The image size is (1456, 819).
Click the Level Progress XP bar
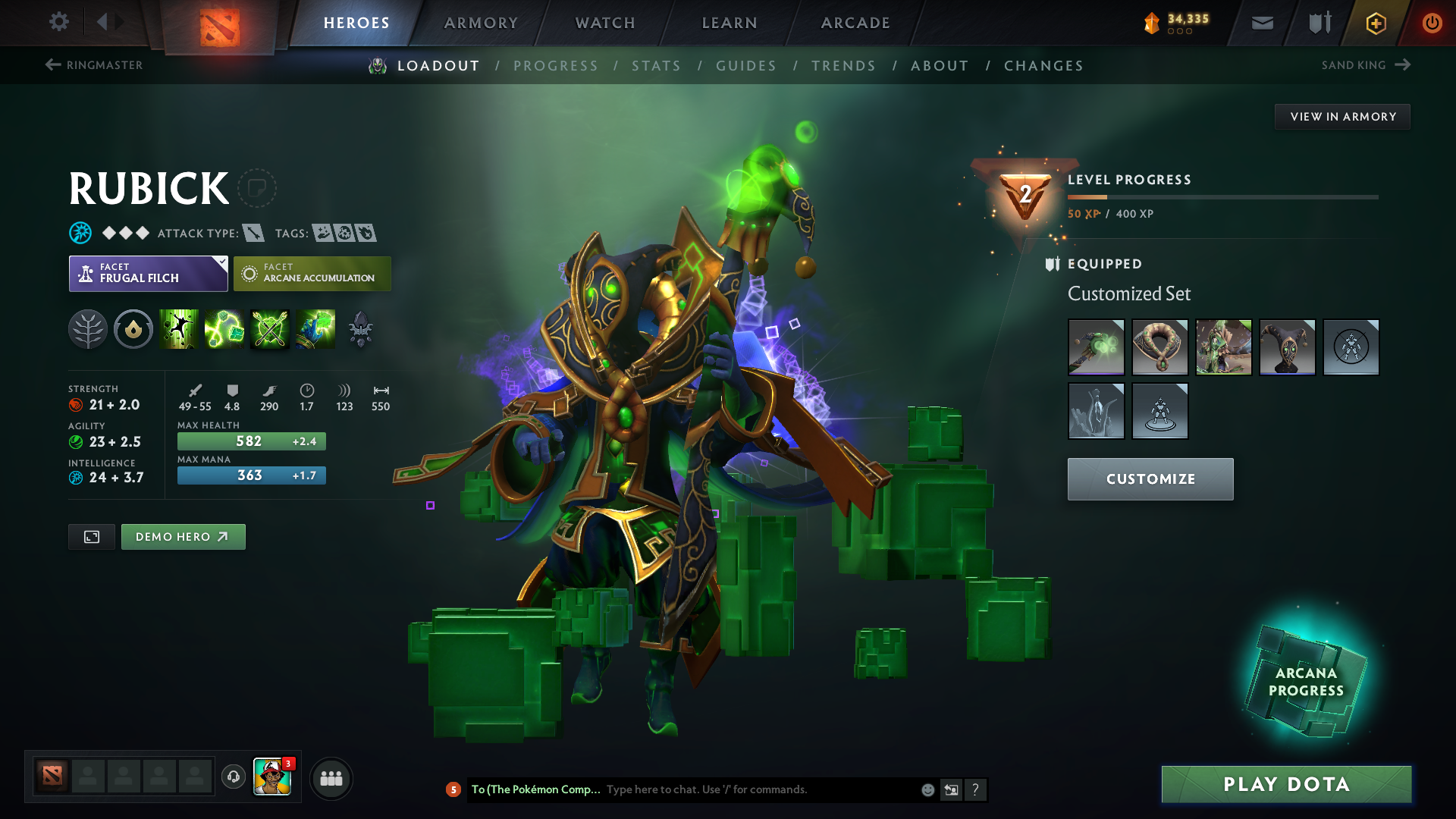pos(1222,196)
